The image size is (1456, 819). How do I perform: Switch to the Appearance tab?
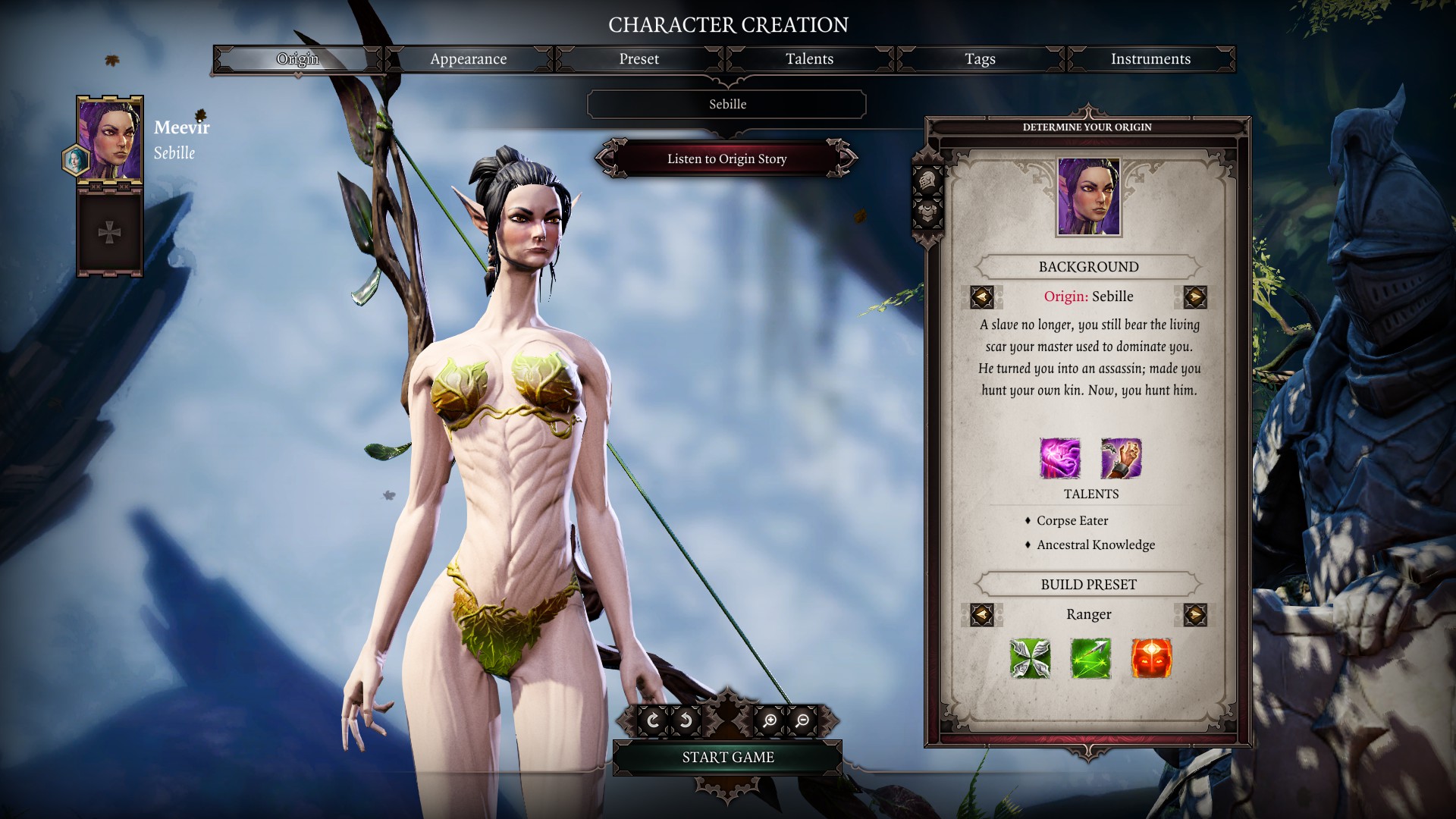coord(468,59)
